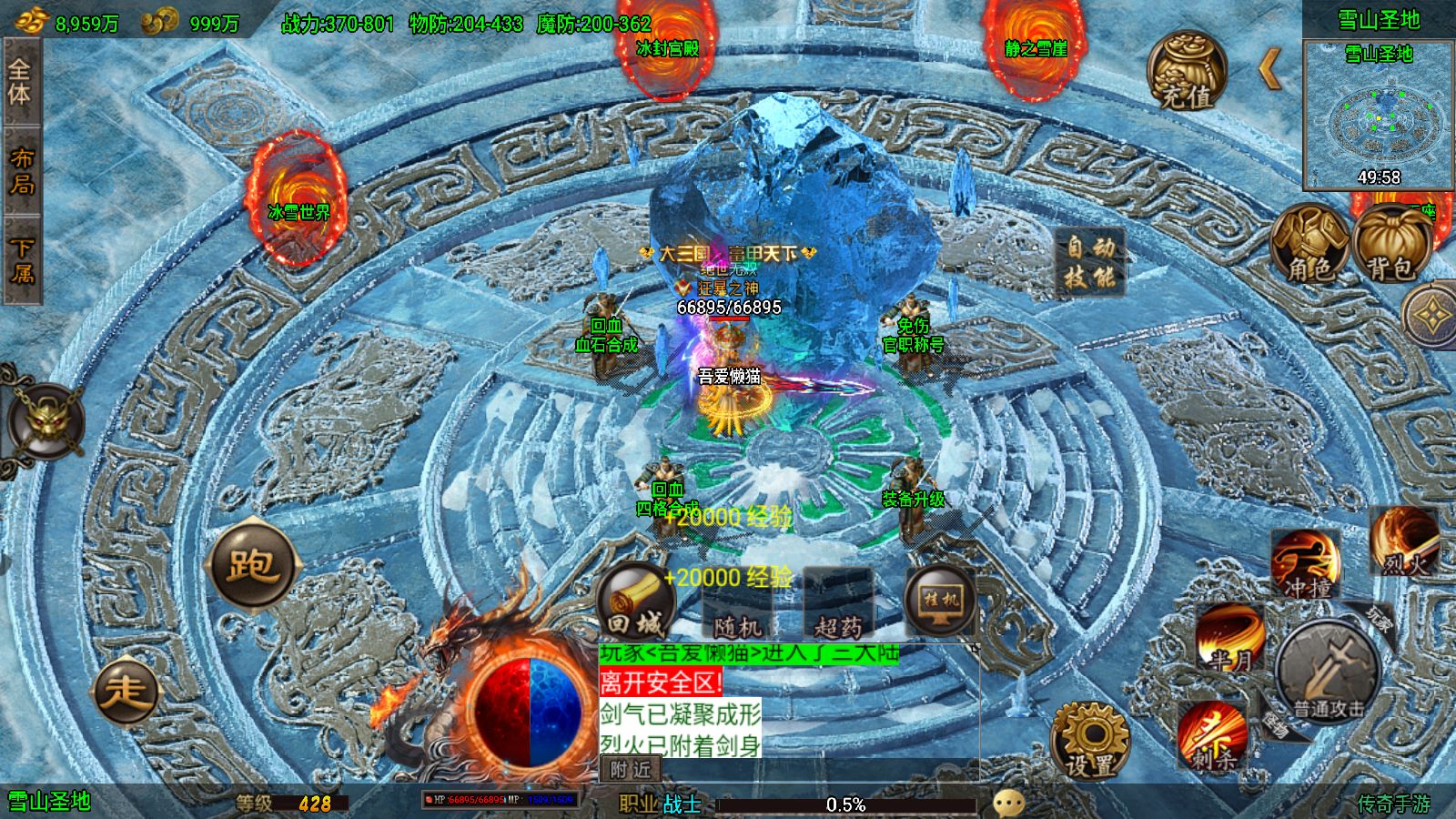This screenshot has width=1456, height=819.
Task: Select the 全体 side tab
Action: point(20,82)
